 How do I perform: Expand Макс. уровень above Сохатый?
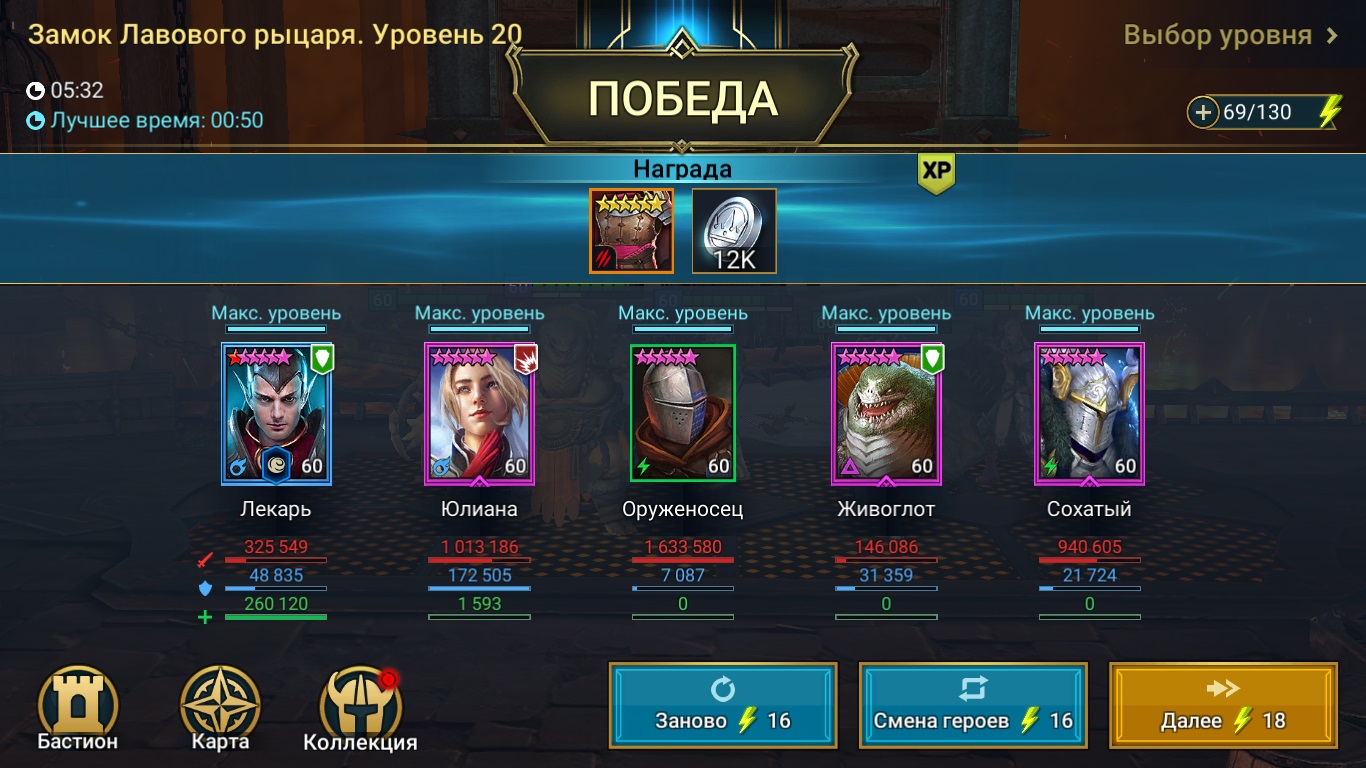(1088, 312)
